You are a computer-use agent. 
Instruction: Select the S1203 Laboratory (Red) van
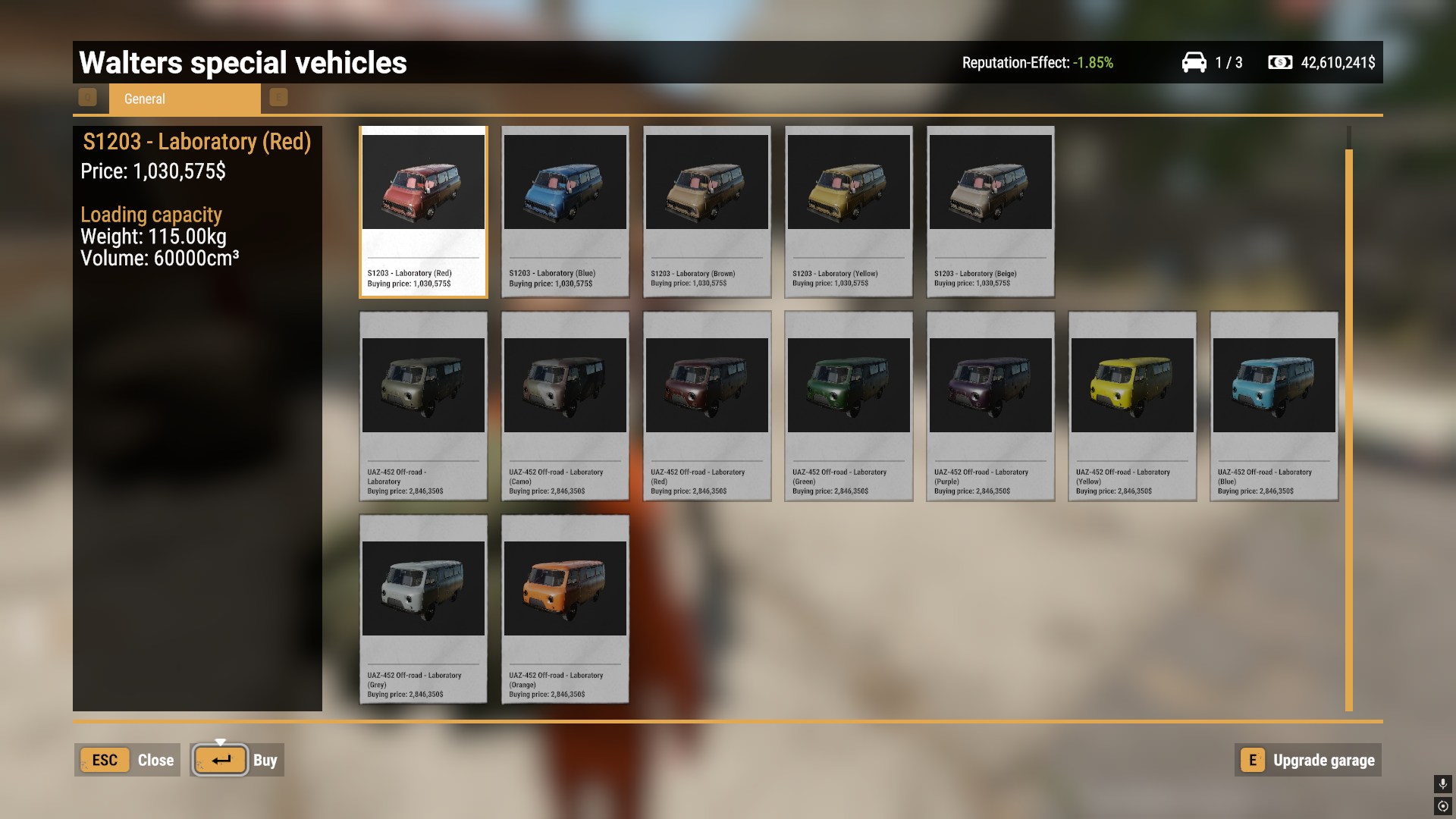pyautogui.click(x=423, y=212)
